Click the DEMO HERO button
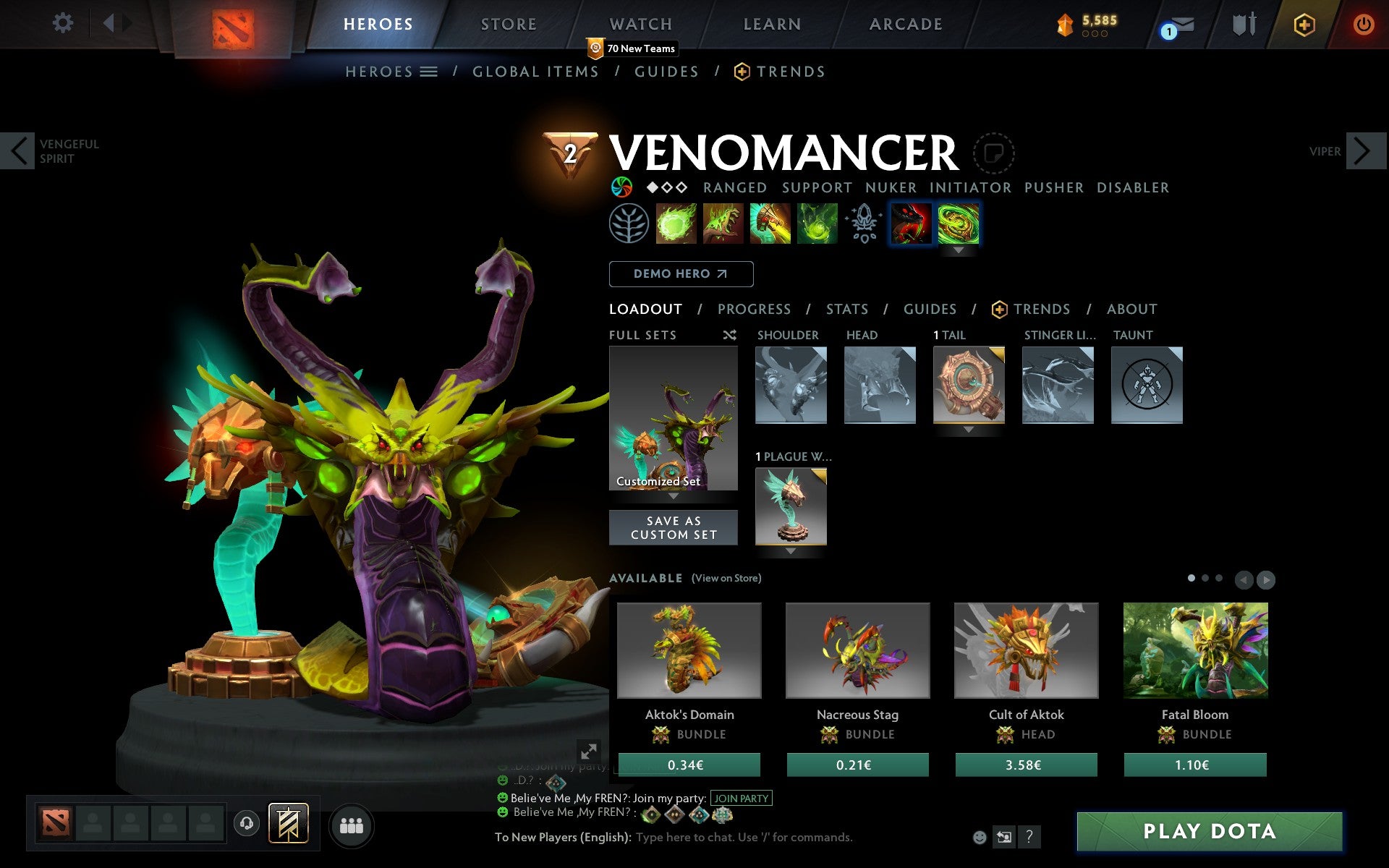This screenshot has width=1389, height=868. (681, 274)
